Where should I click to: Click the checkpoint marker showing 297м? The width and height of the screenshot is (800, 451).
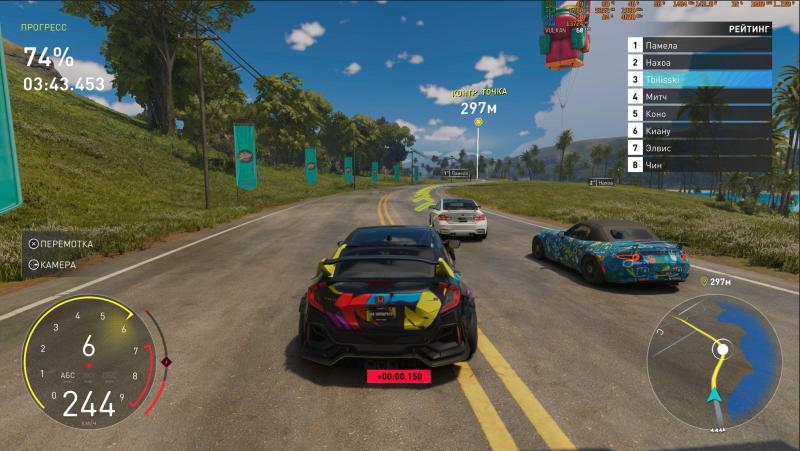[x=478, y=121]
